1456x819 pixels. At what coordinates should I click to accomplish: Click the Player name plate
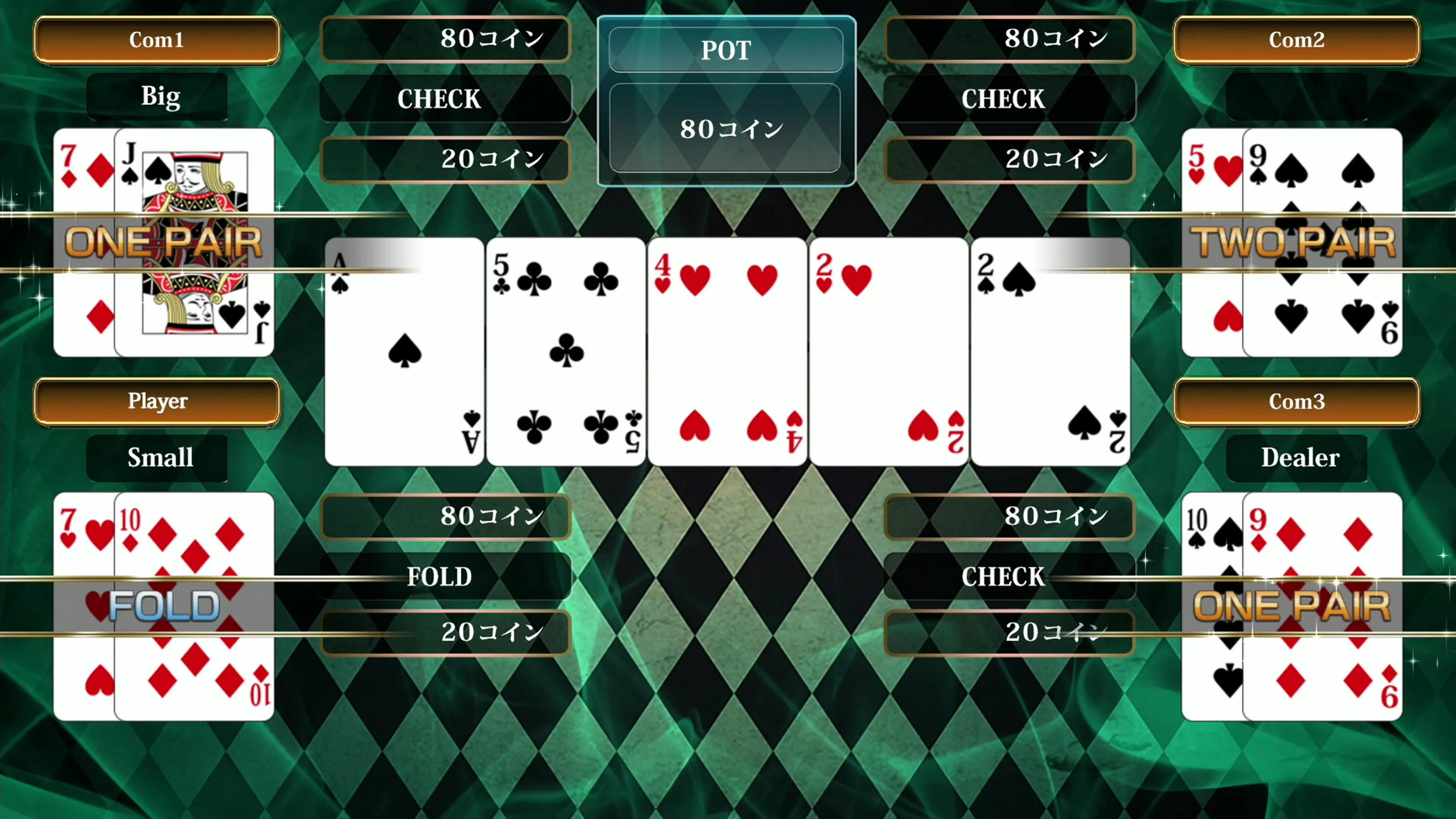coord(158,402)
